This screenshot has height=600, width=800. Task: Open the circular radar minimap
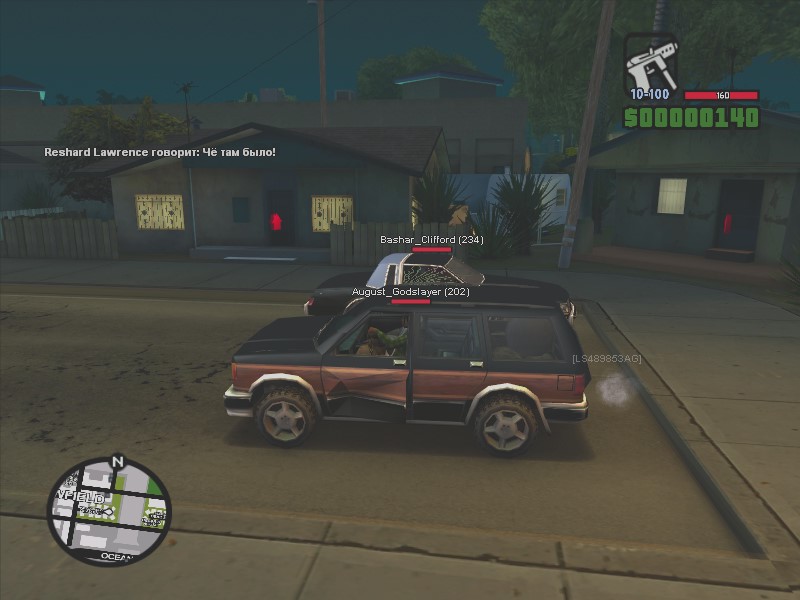pyautogui.click(x=109, y=512)
